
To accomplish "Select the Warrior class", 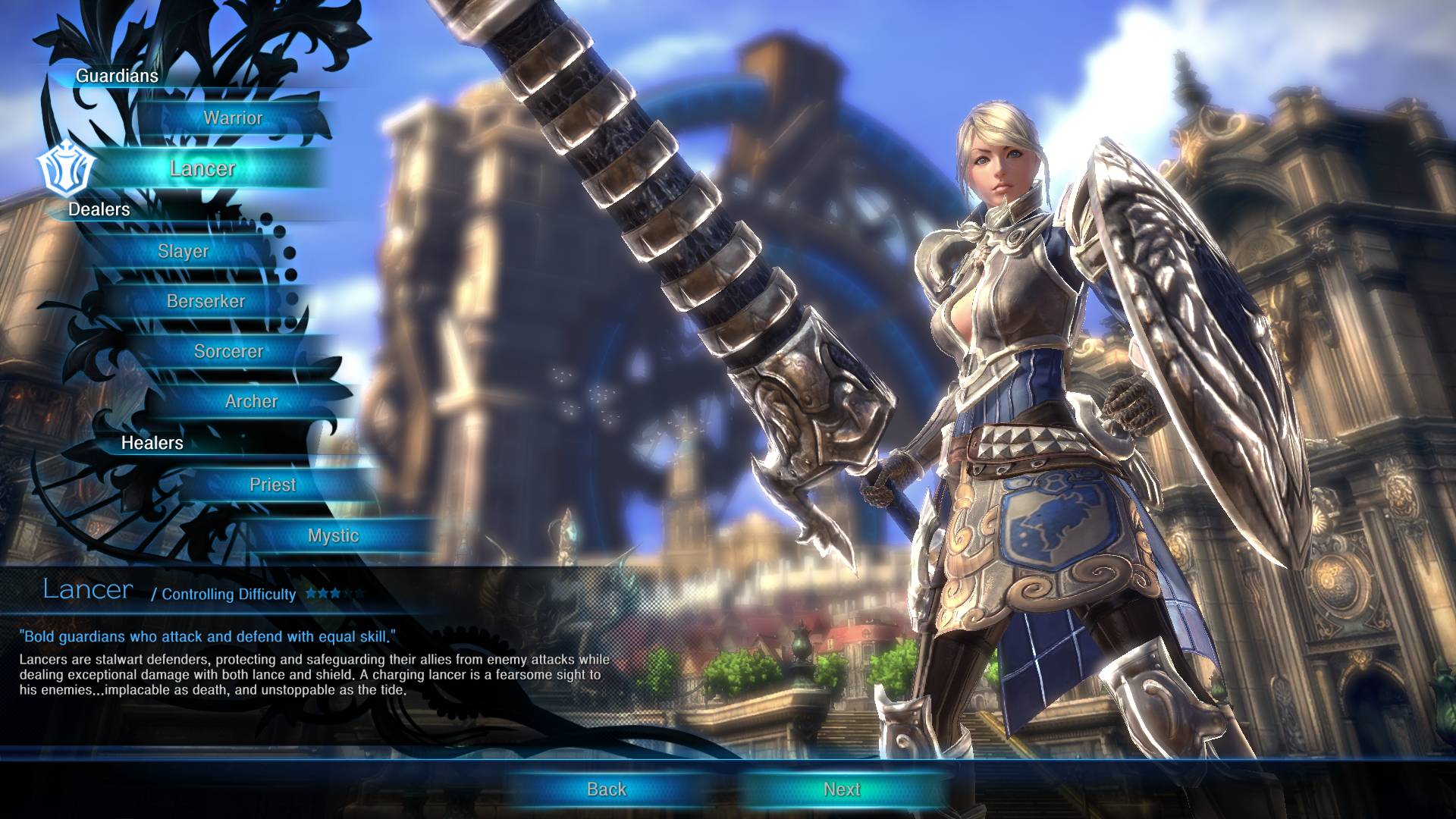I will pyautogui.click(x=233, y=118).
